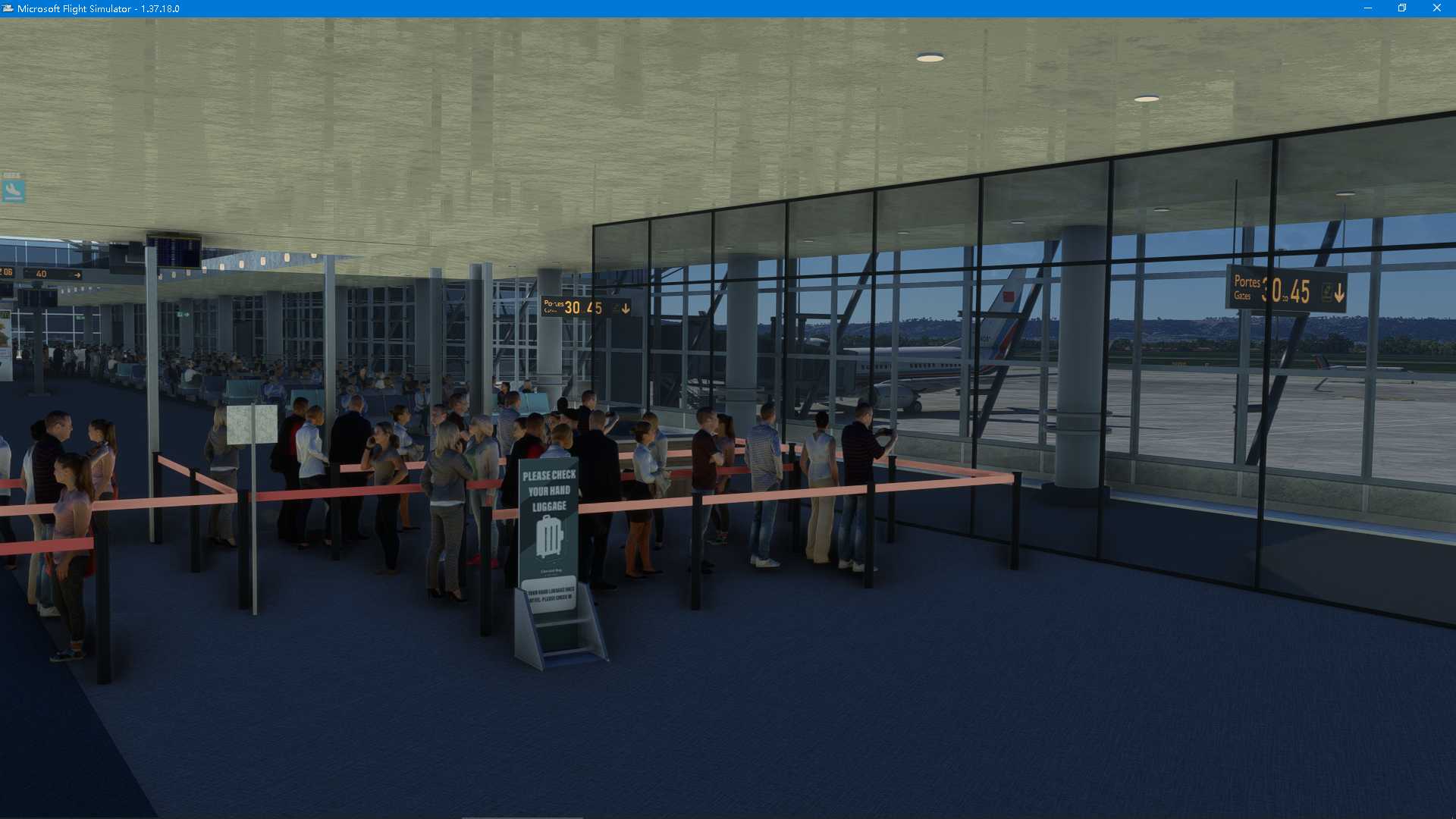Click the elevator pictogram beside the gate arrow
This screenshot has width=1456, height=819.
click(1326, 293)
